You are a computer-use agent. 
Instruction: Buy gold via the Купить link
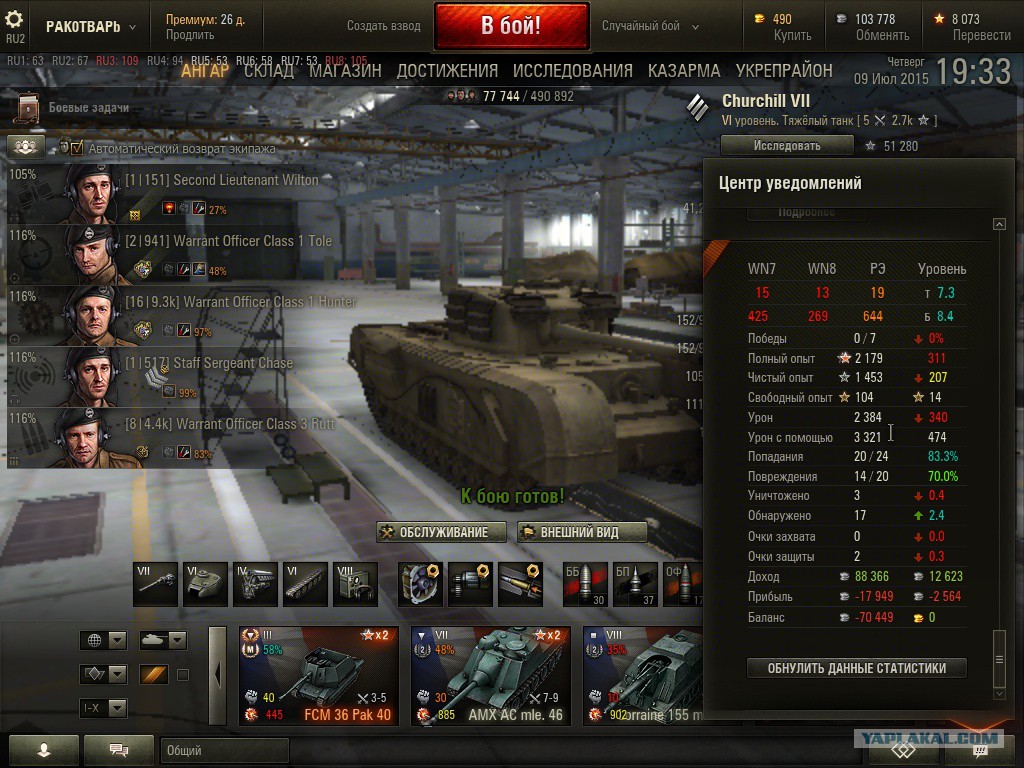(x=792, y=35)
